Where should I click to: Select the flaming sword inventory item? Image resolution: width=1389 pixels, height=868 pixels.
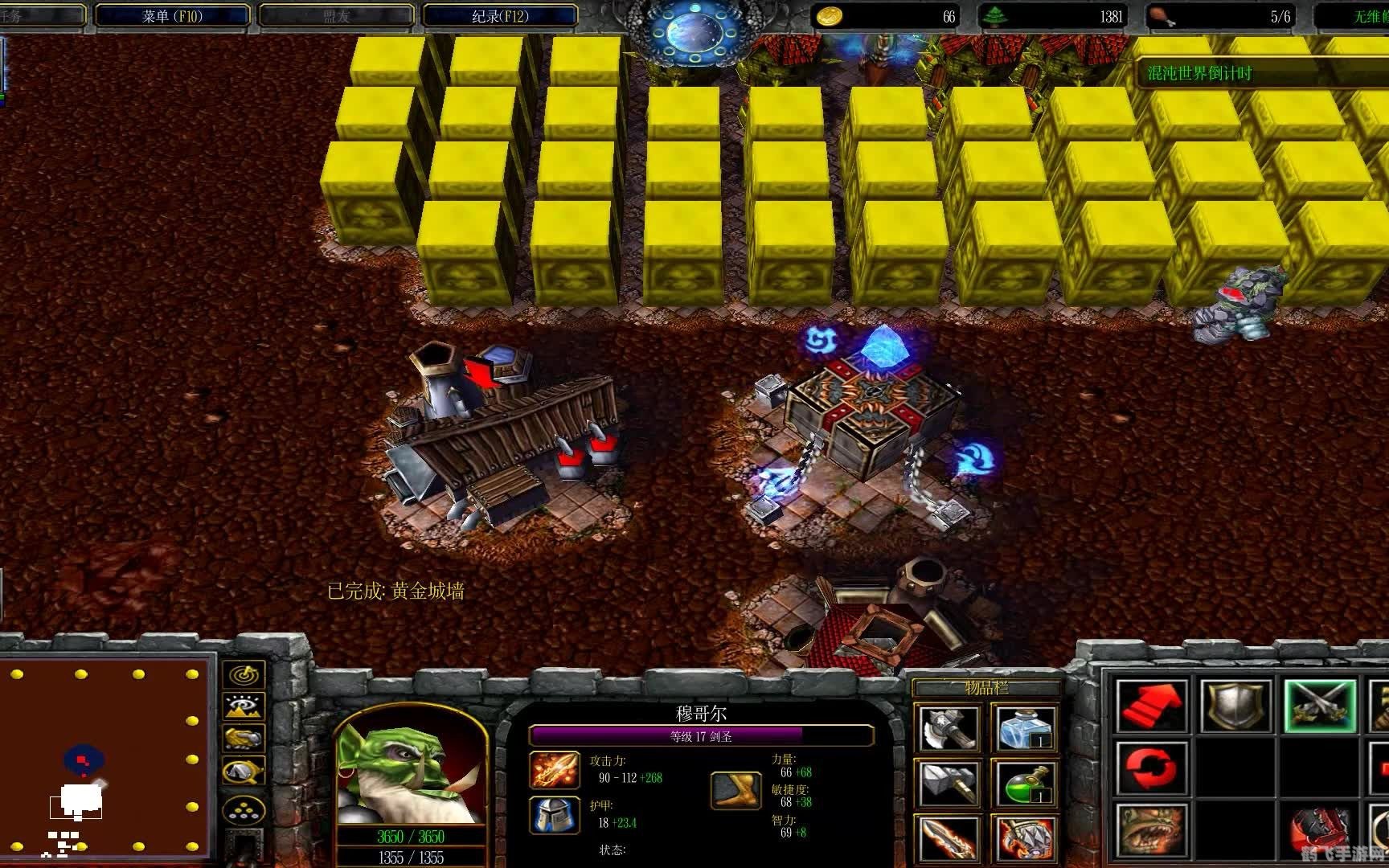coord(949,837)
